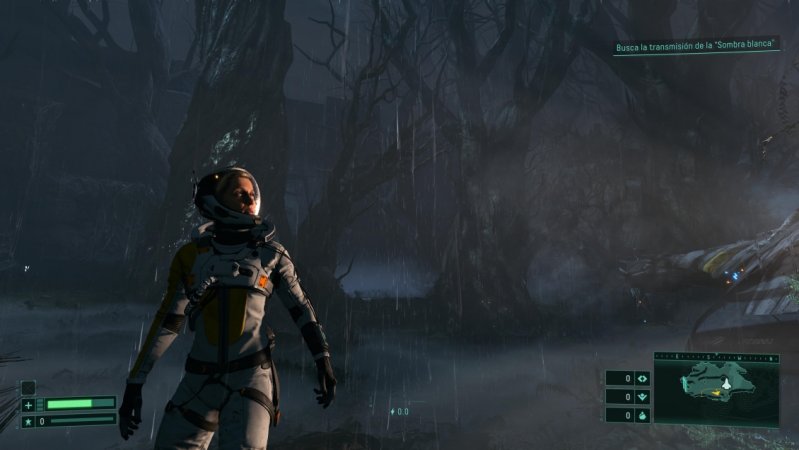Select the diamond-shaped resource icon
This screenshot has width=799, height=450.
point(641,378)
